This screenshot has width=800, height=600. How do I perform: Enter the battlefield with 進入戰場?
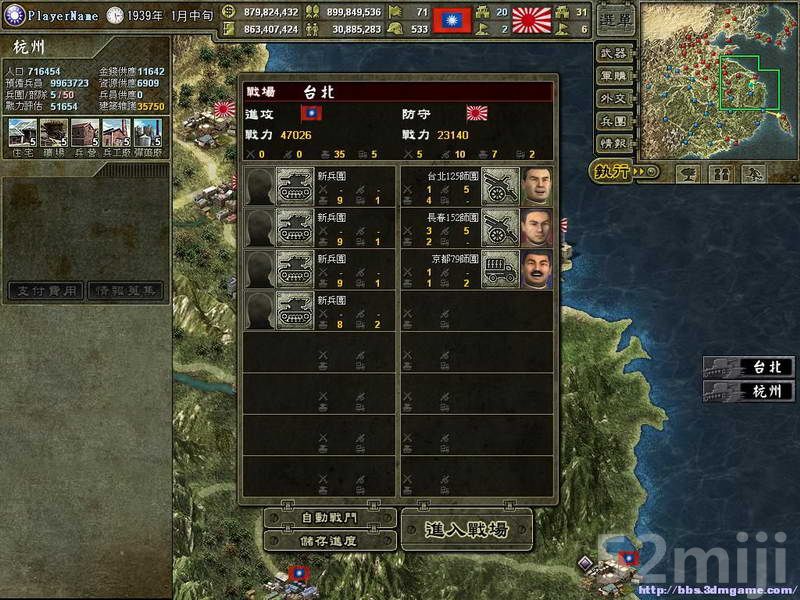[x=467, y=529]
